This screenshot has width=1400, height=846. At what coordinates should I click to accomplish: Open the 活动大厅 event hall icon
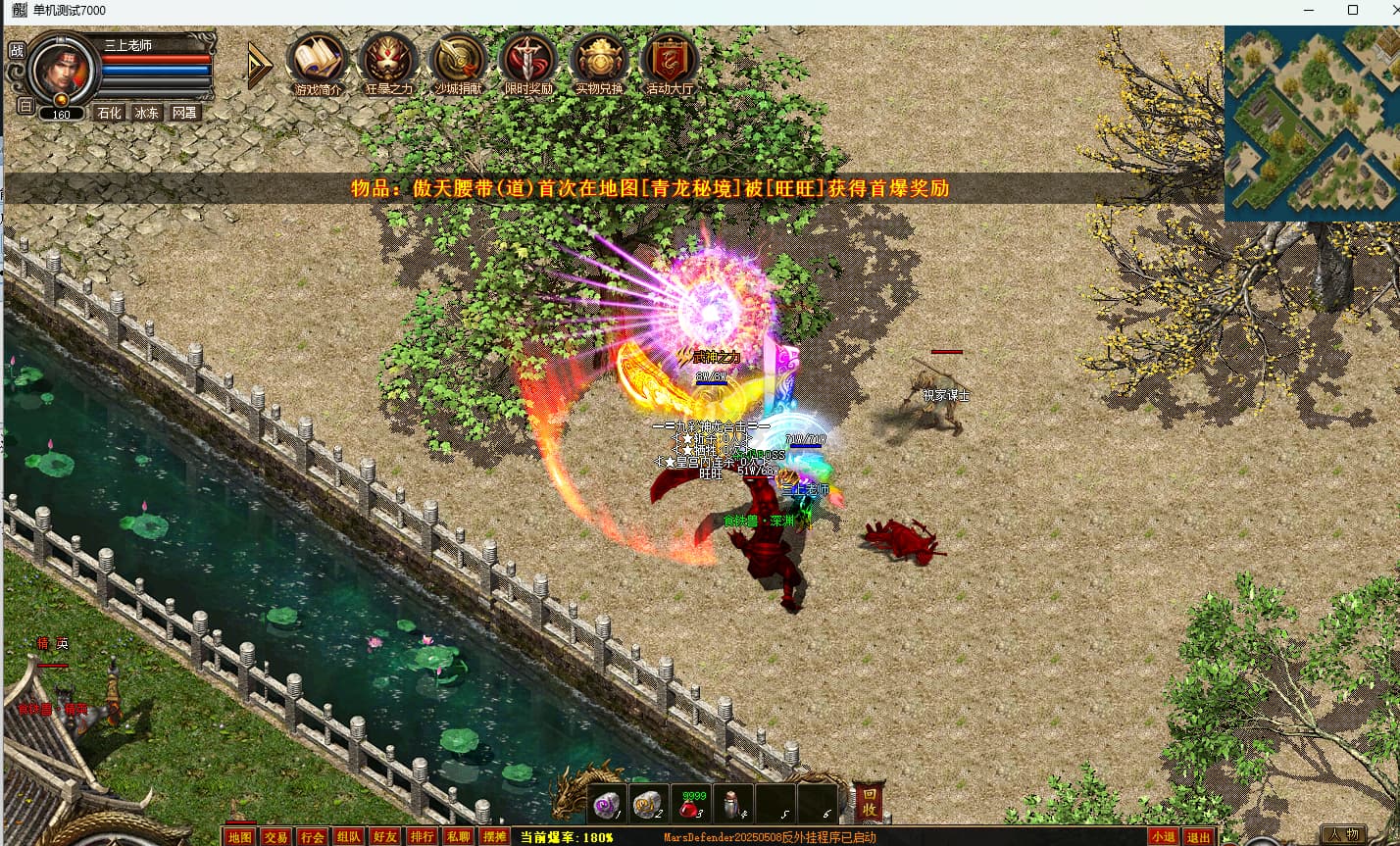tap(670, 61)
